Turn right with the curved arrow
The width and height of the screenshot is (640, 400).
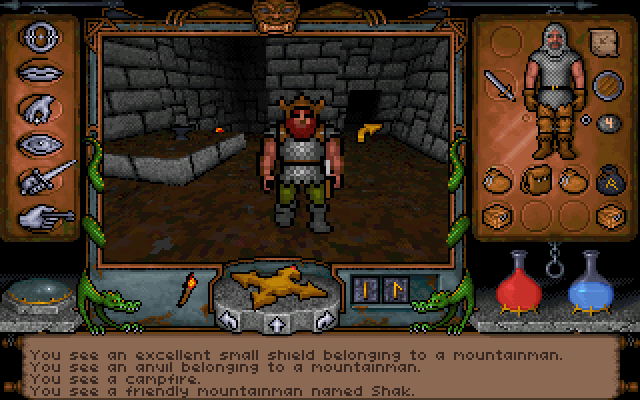pyautogui.click(x=322, y=318)
